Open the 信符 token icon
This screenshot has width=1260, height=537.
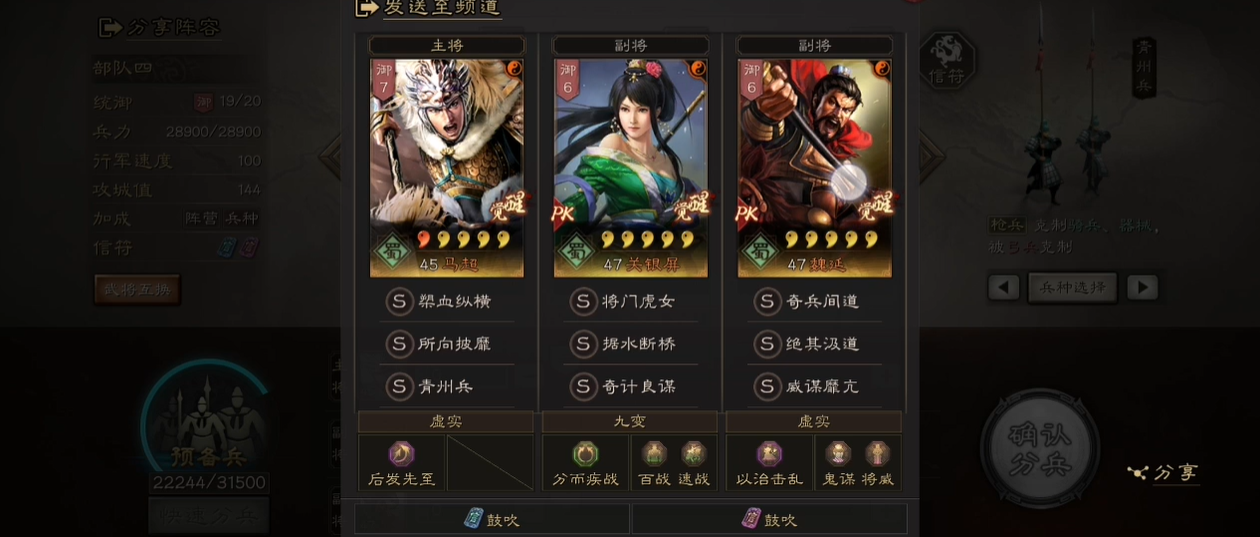tap(946, 61)
